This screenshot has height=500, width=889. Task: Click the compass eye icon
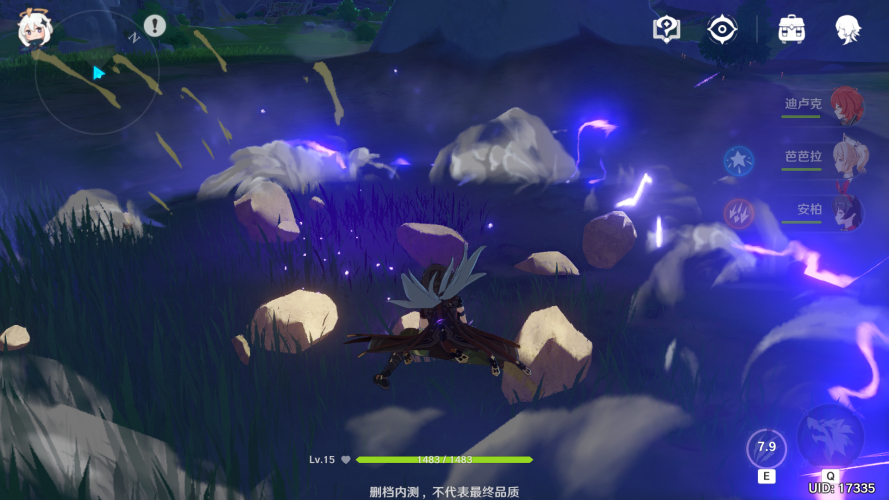coord(721,28)
